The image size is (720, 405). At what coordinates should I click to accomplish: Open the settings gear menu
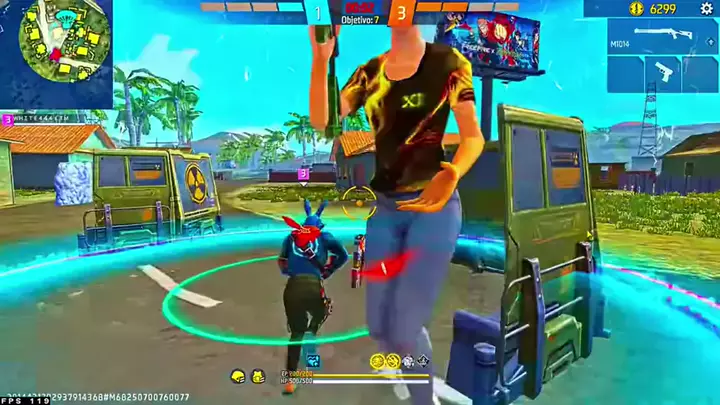(706, 8)
